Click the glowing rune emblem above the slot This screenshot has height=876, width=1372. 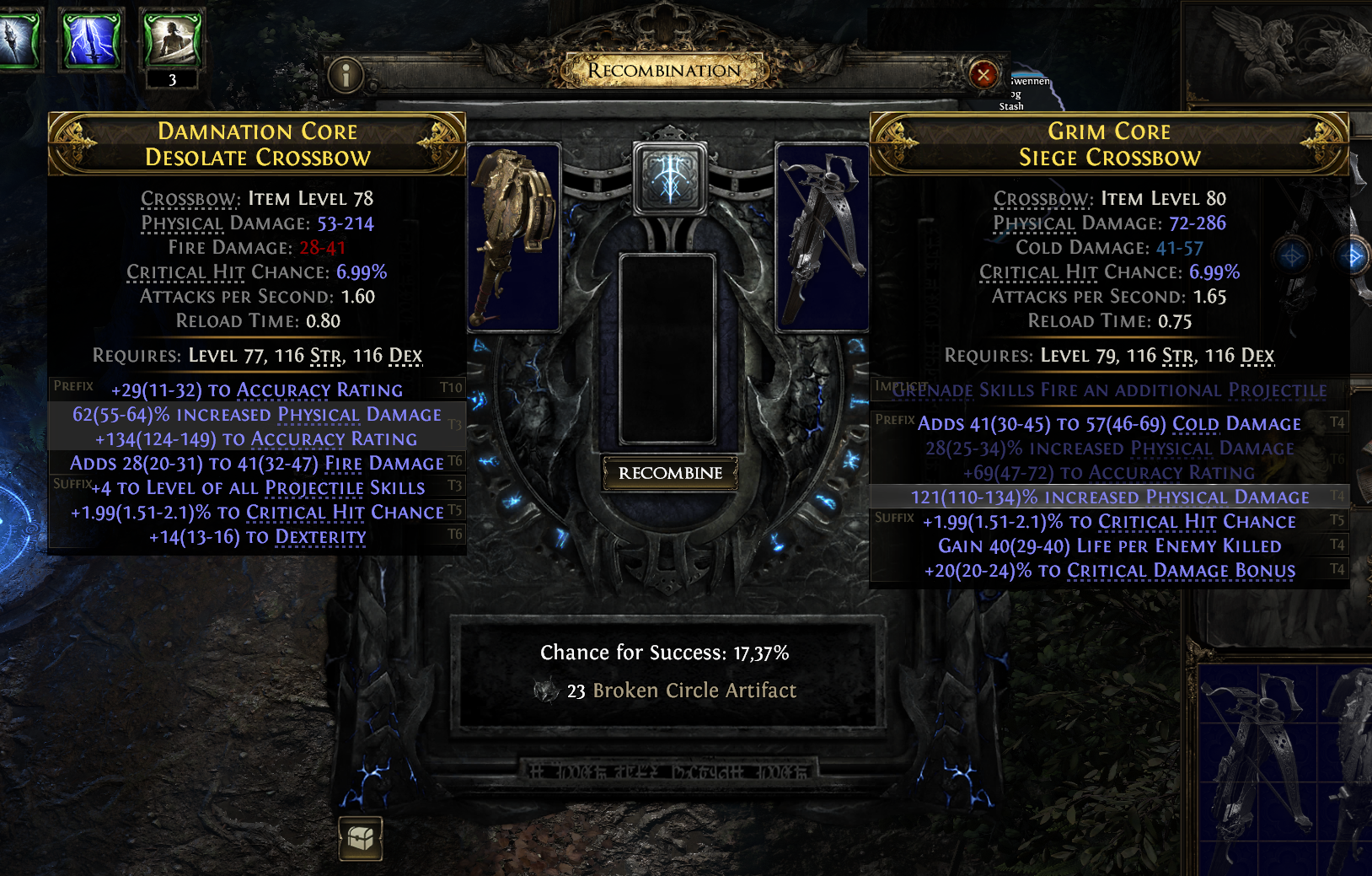click(670, 179)
